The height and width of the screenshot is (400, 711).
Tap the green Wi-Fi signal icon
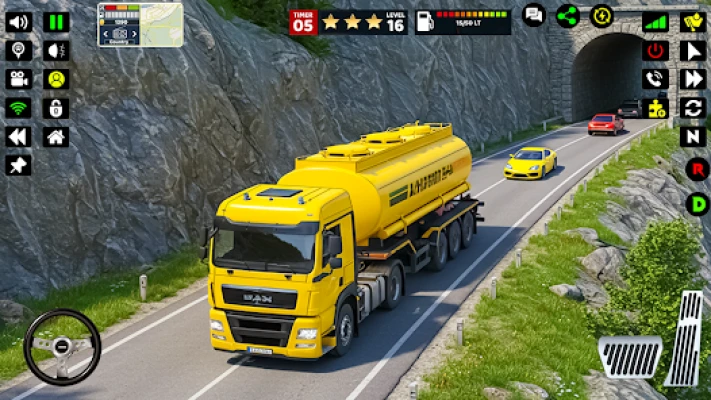pos(19,108)
